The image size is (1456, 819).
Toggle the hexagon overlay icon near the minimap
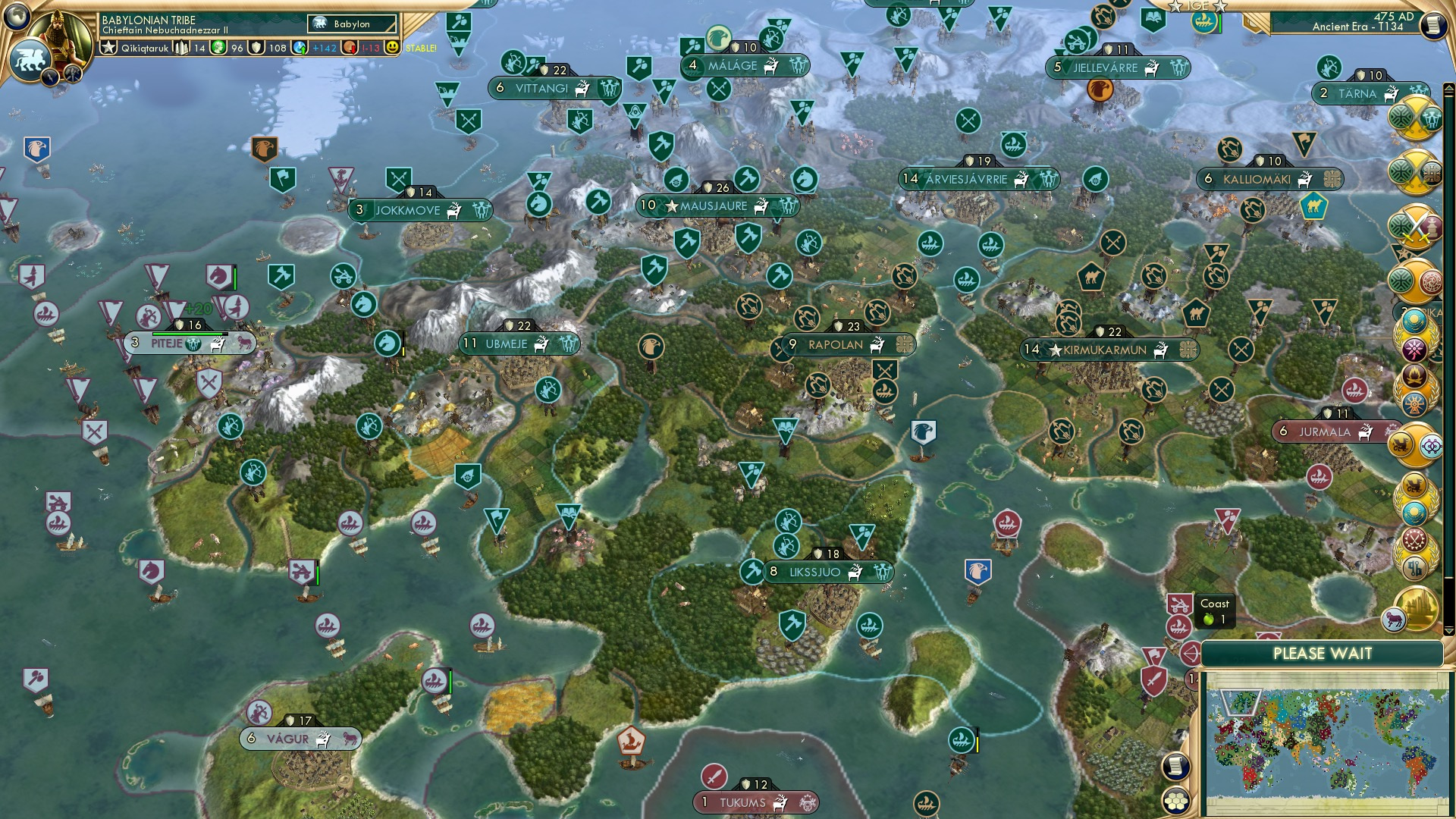tap(1176, 801)
